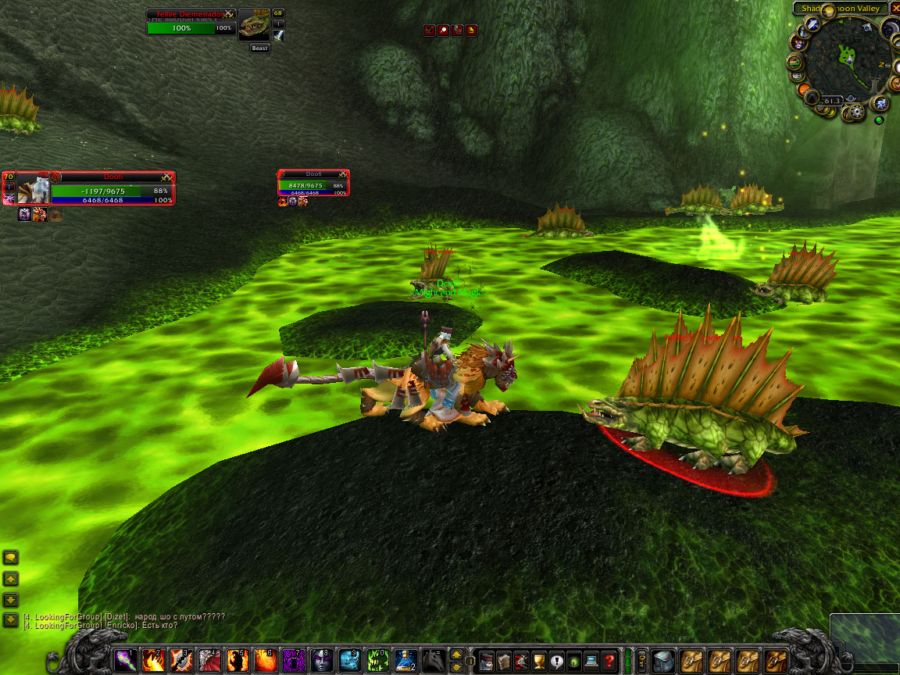Viewport: 900px width, 675px height.
Task: Use the blue-robed figure ability with count 2
Action: (x=406, y=660)
